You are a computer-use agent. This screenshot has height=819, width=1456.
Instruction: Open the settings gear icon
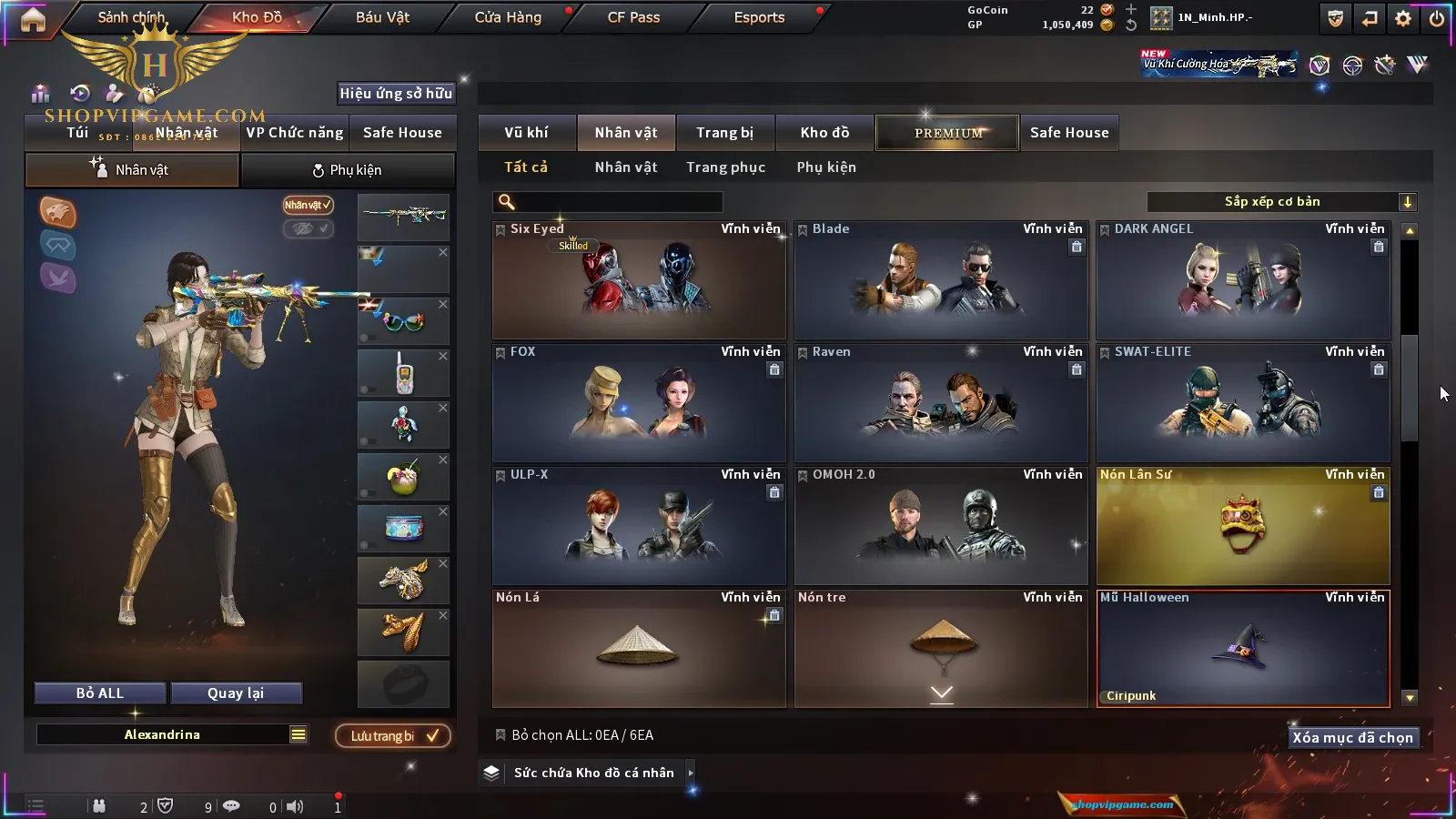point(1403,18)
